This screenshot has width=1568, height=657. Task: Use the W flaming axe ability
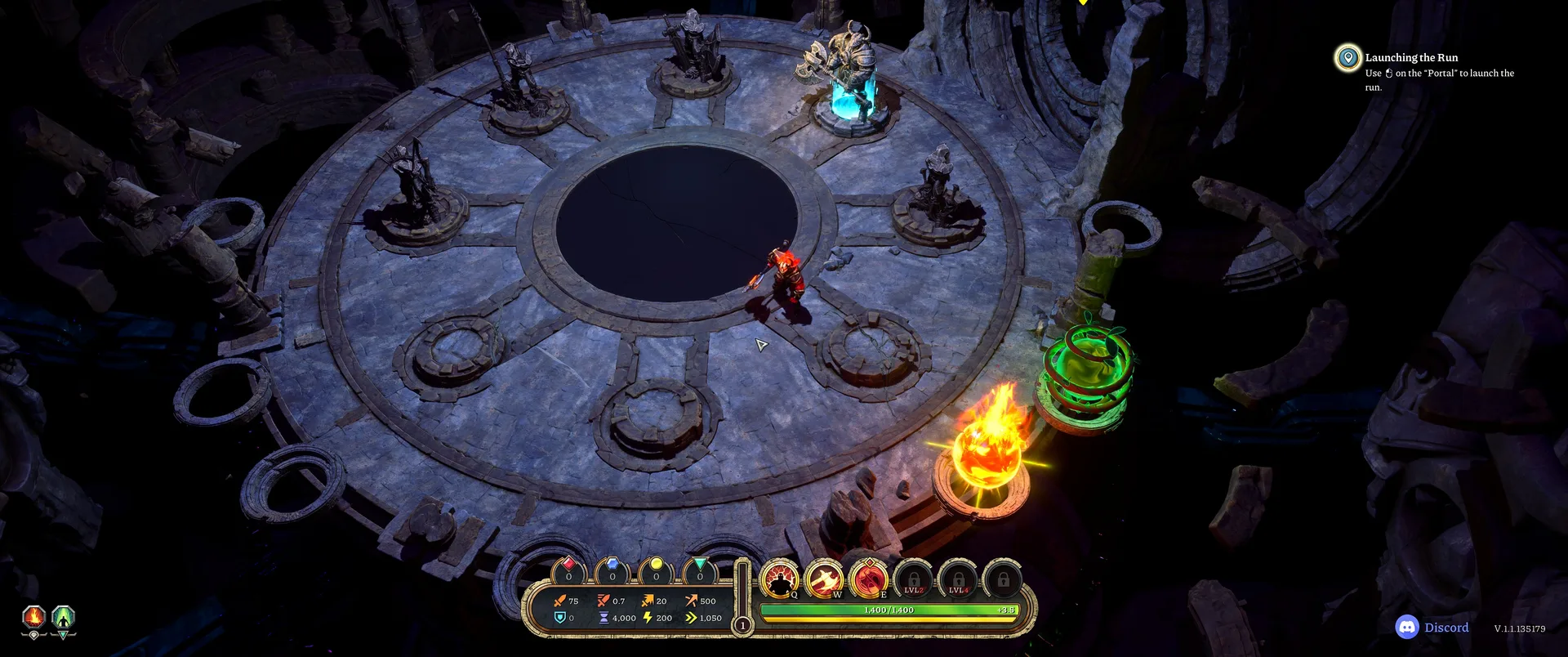pyautogui.click(x=824, y=579)
